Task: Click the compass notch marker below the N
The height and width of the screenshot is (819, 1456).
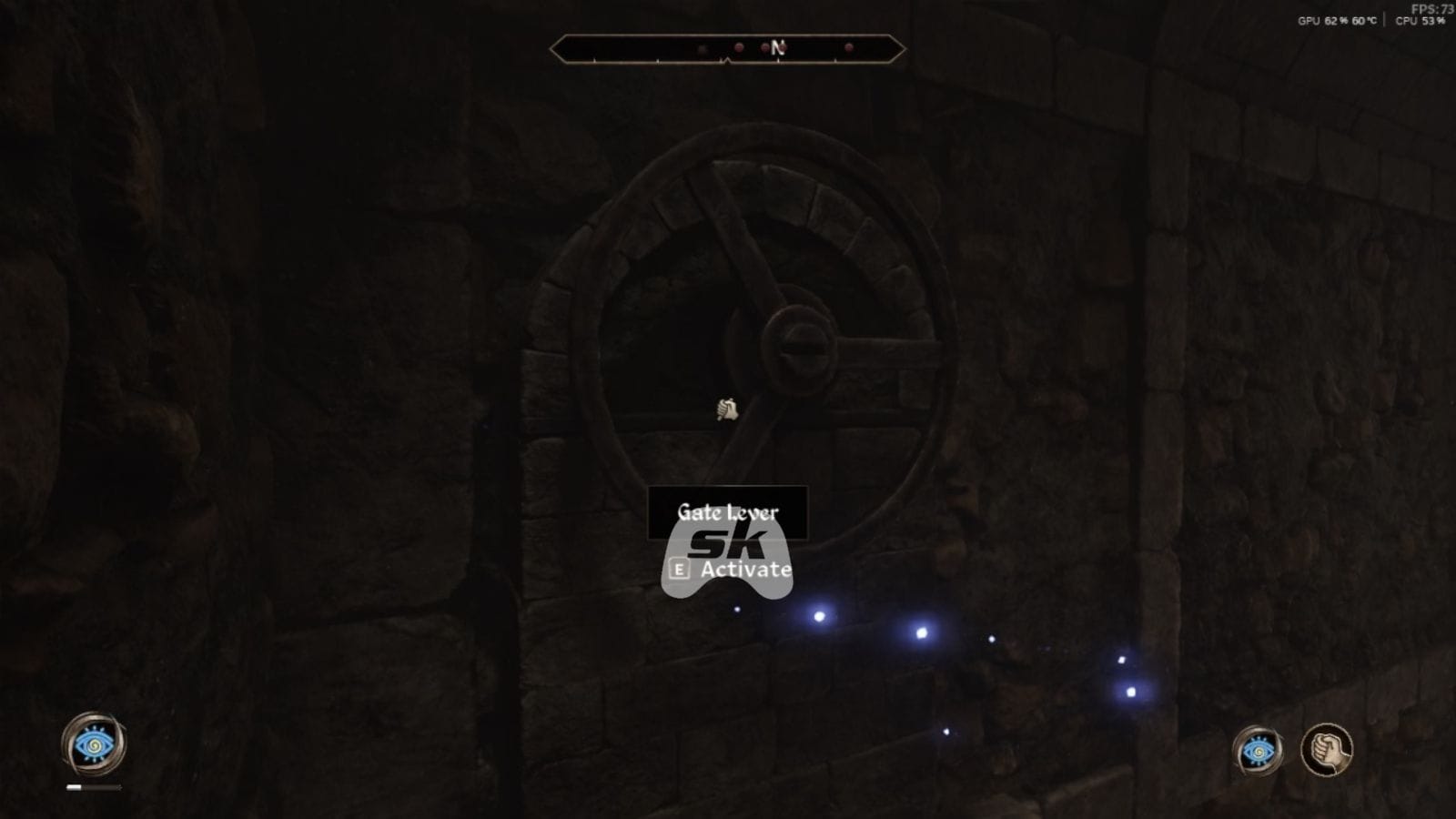Action: coord(778,60)
